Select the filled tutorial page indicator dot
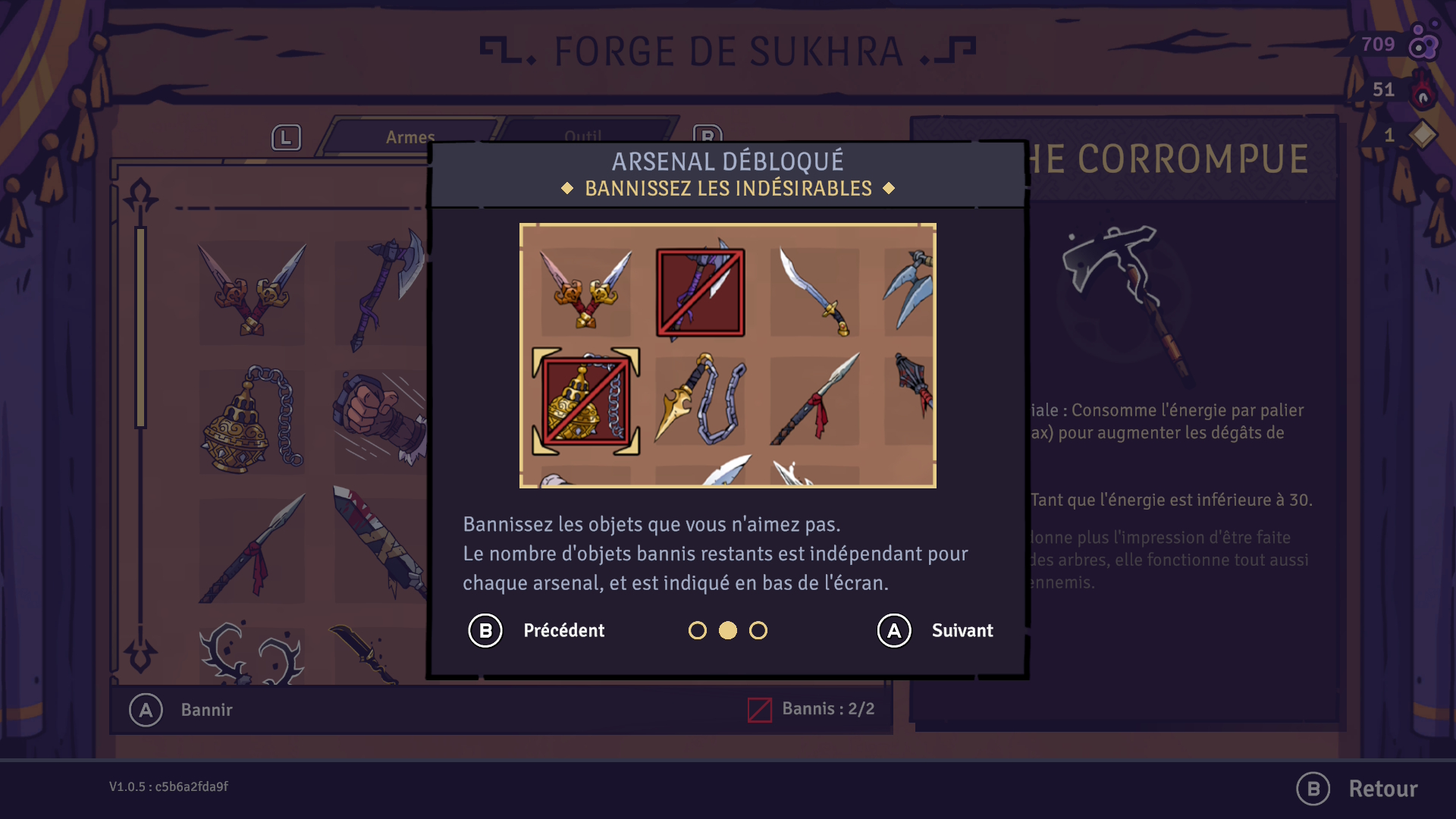Screen dimensions: 1456x819 click(x=728, y=631)
